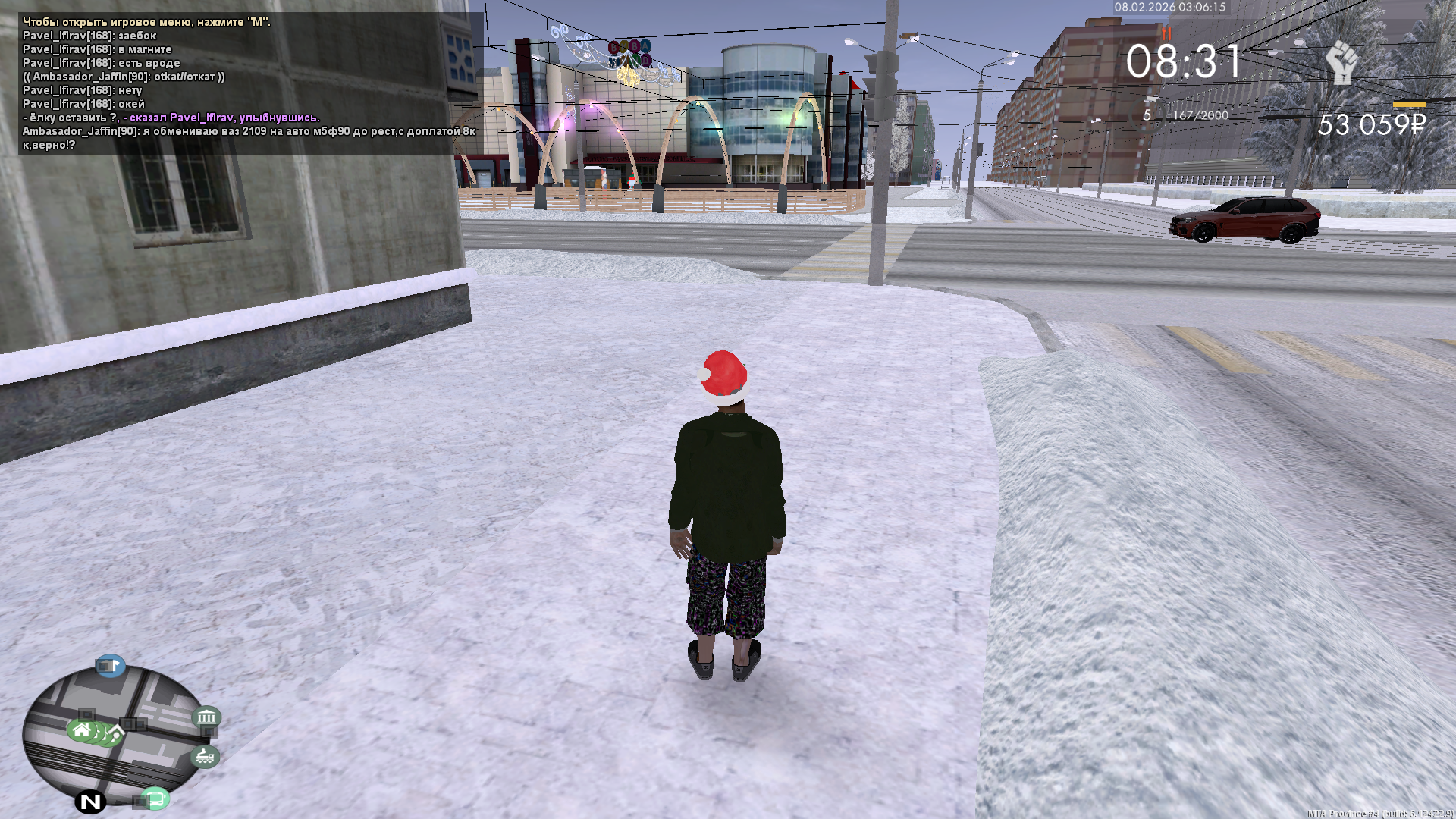Select the green house marker on minimap
This screenshot has height=819, width=1456.
coord(82,730)
